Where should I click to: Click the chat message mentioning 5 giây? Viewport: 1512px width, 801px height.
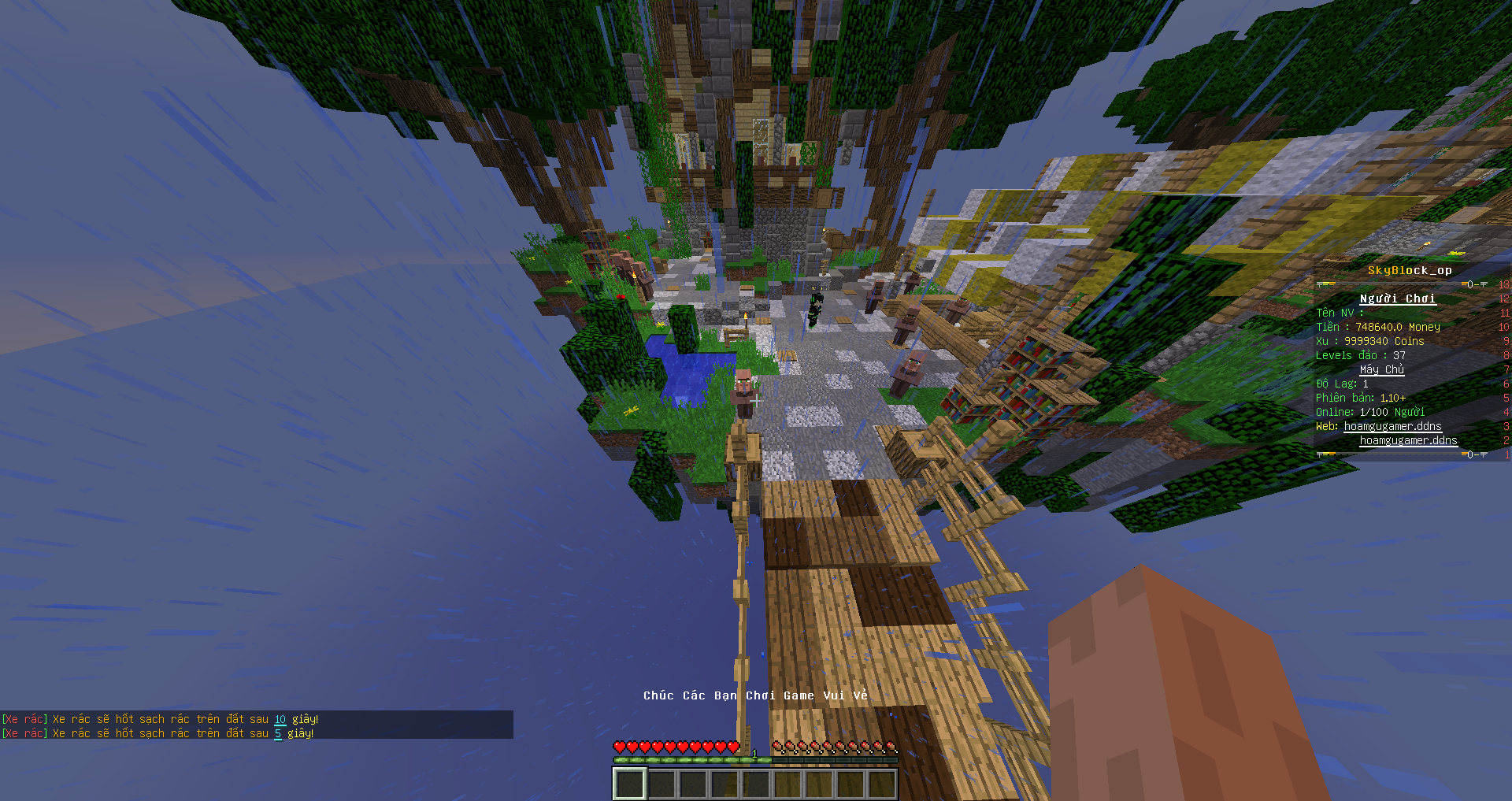pos(158,733)
